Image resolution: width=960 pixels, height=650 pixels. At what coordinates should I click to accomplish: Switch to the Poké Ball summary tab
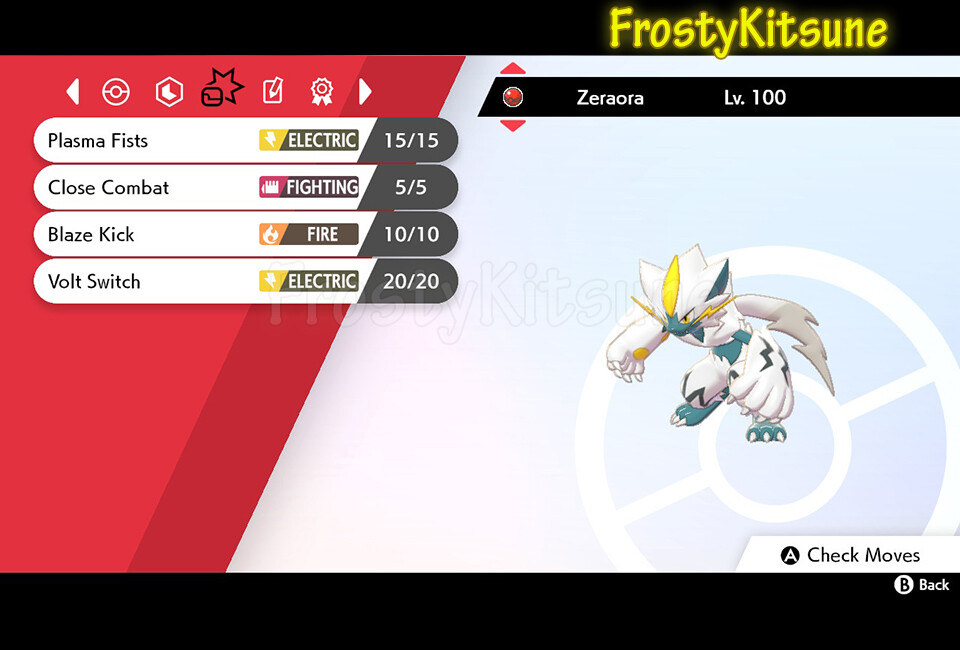[x=117, y=92]
